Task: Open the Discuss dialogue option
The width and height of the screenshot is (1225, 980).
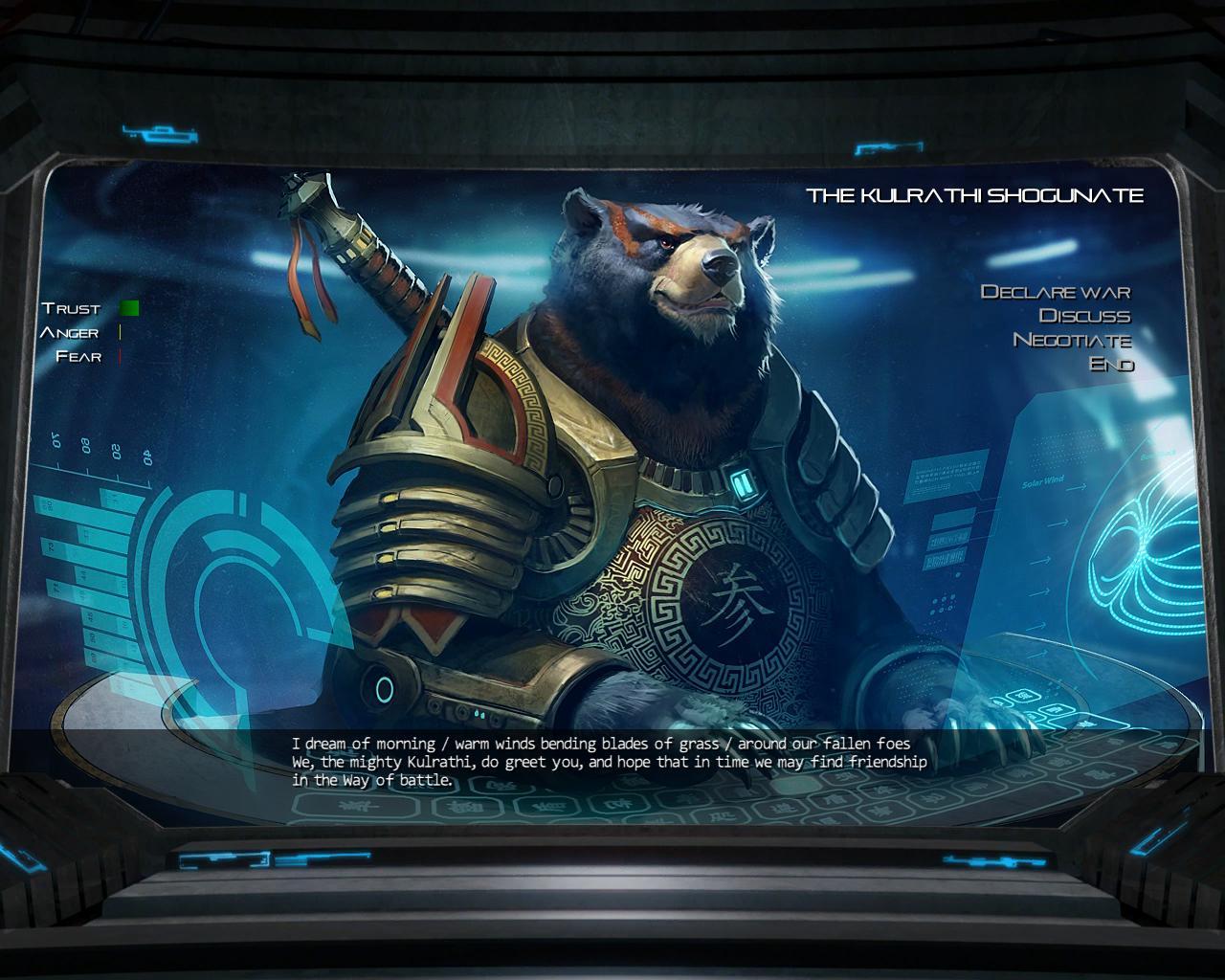Action: tap(1084, 316)
